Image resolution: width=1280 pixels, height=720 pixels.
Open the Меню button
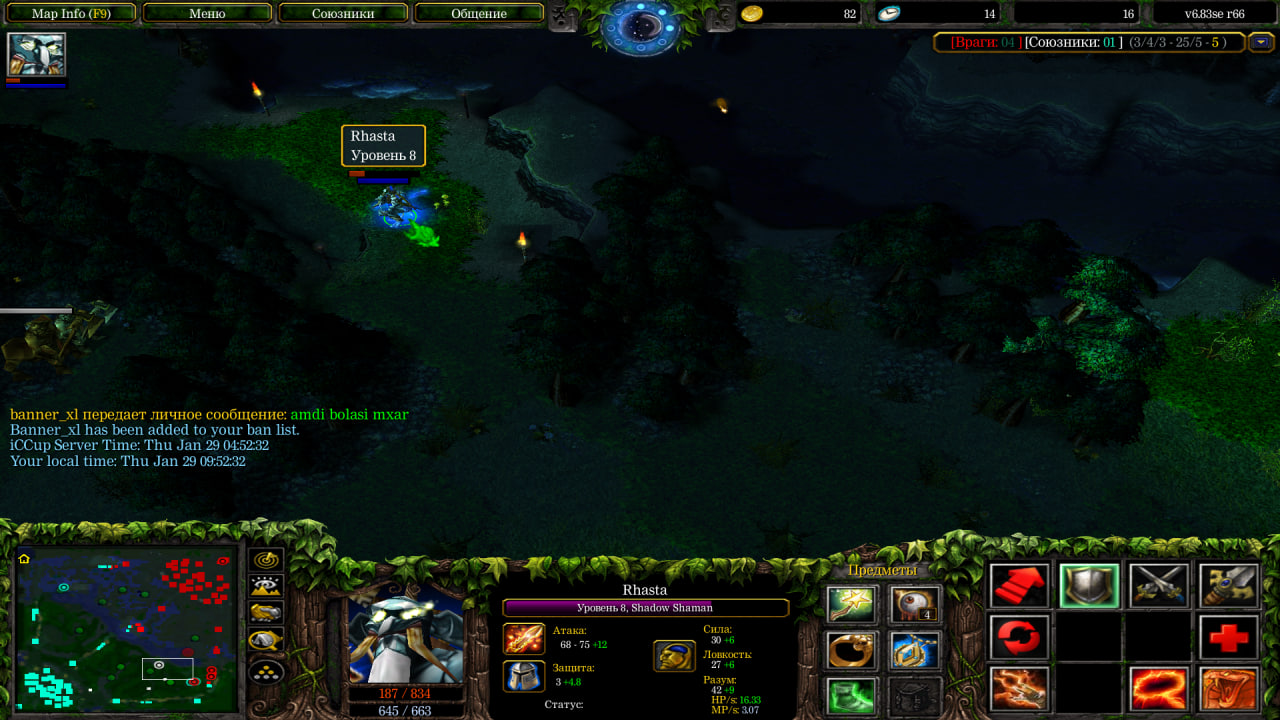[207, 14]
